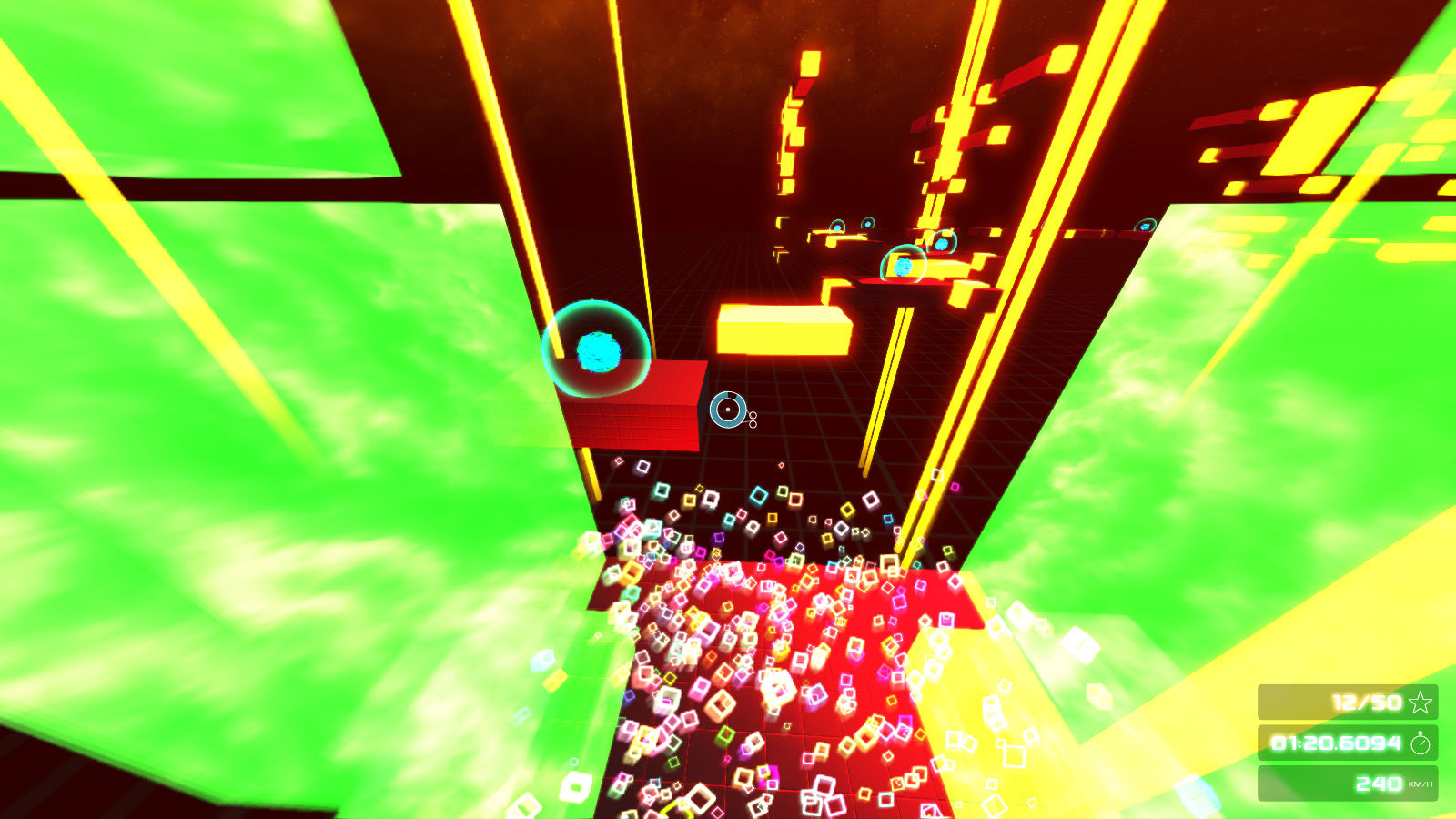1456x819 pixels.
Task: Click the small trailing bubbles beside the reticle
Action: point(752,421)
